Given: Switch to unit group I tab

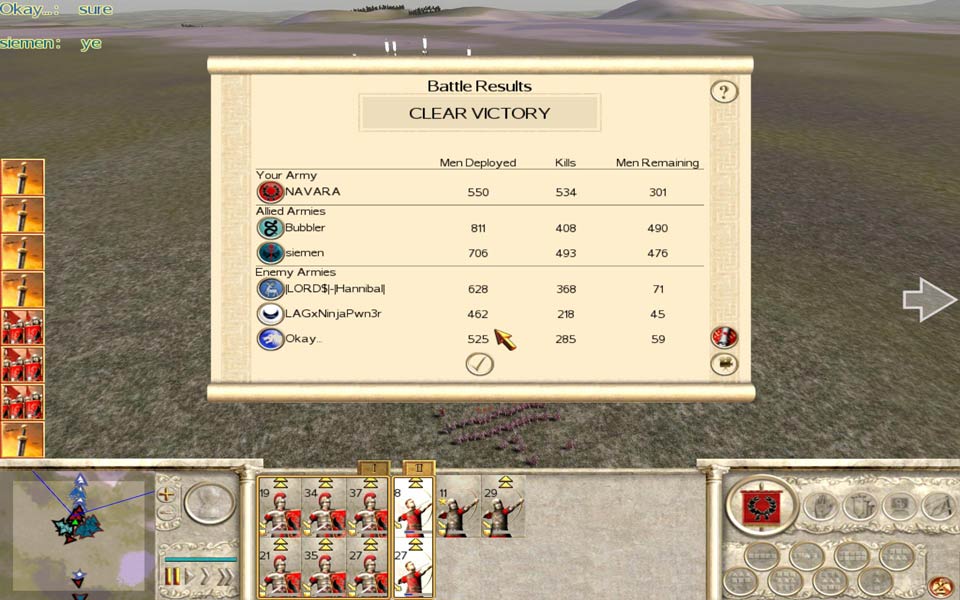Looking at the screenshot, I should (373, 468).
